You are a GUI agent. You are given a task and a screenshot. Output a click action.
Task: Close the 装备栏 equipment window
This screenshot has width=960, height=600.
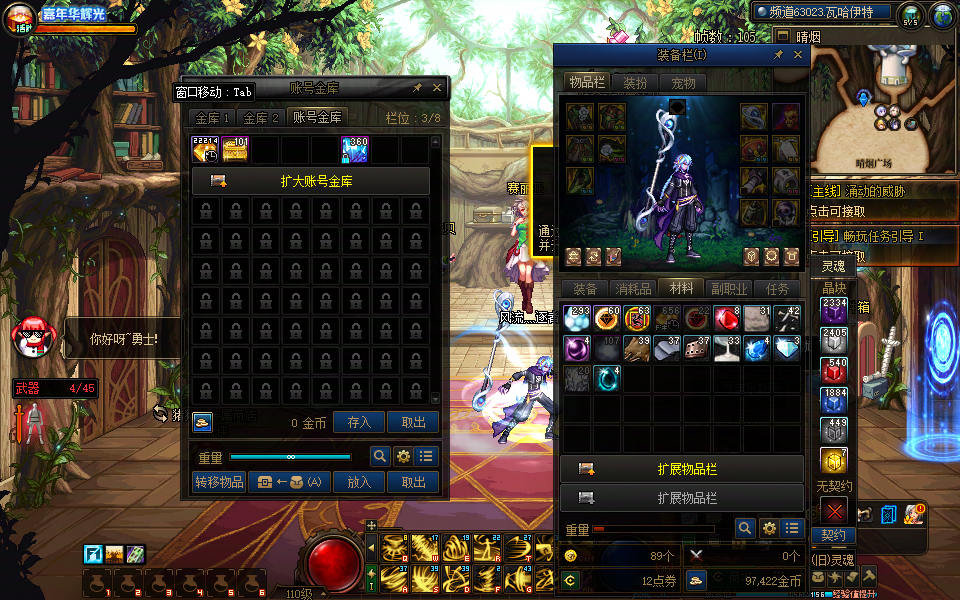pos(798,56)
